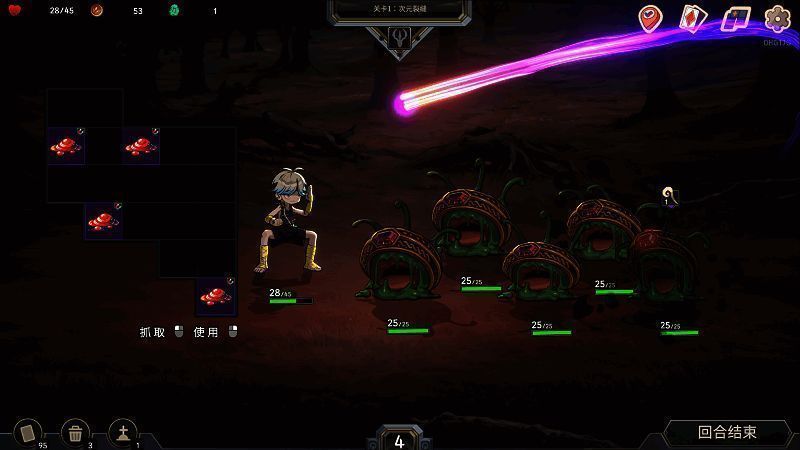Show the playing cards deck icon
The image size is (800, 450).
coord(694,18)
